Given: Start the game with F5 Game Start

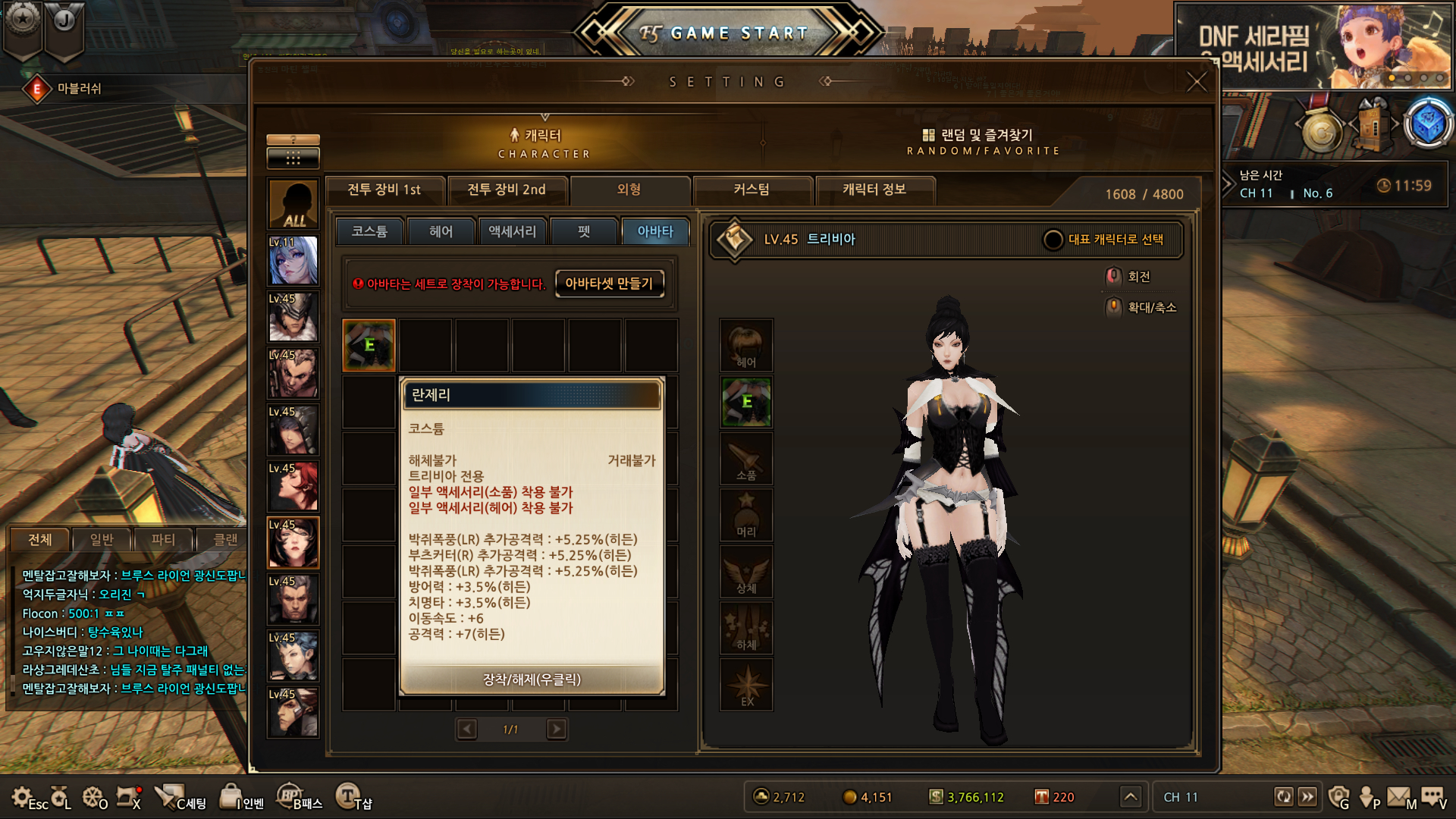Looking at the screenshot, I should pyautogui.click(x=728, y=33).
